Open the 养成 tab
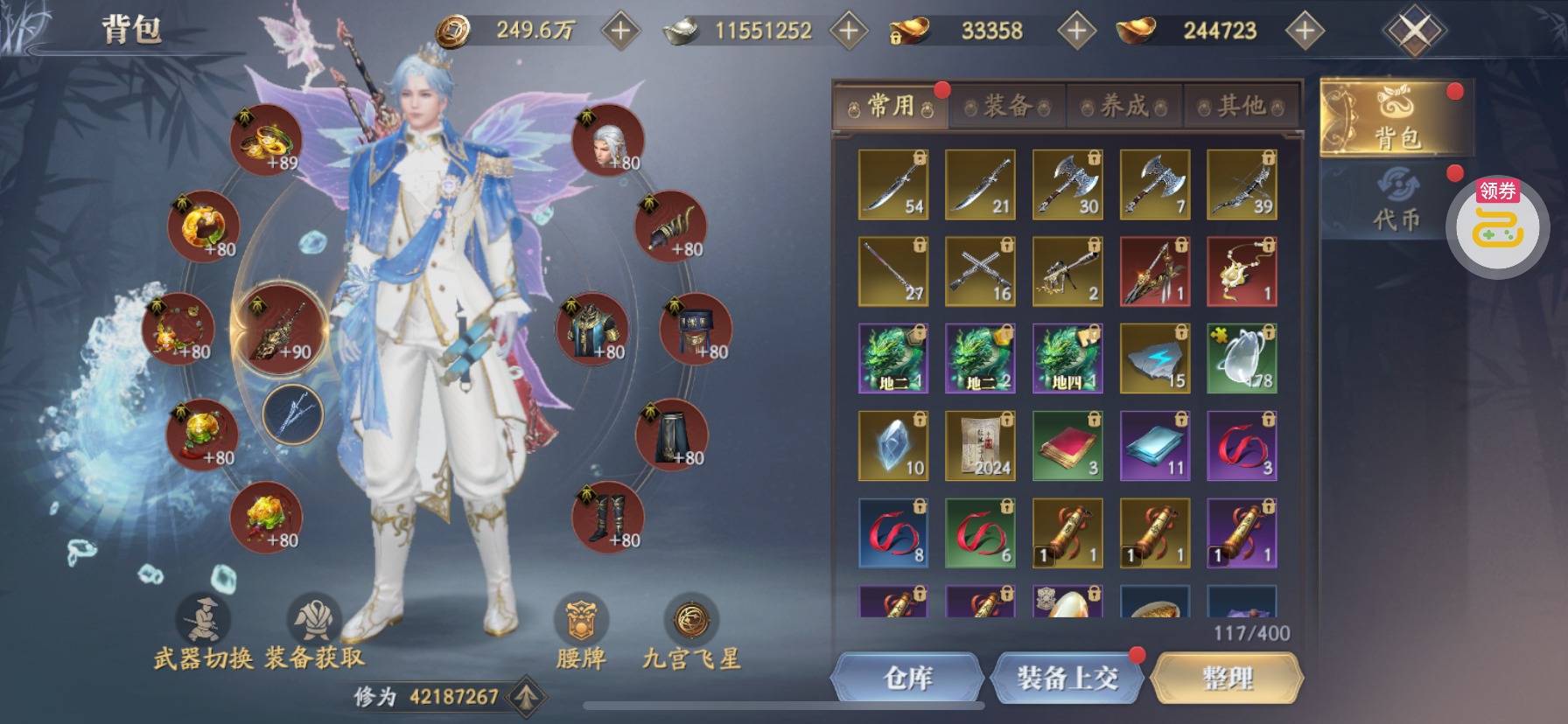 coord(1124,107)
